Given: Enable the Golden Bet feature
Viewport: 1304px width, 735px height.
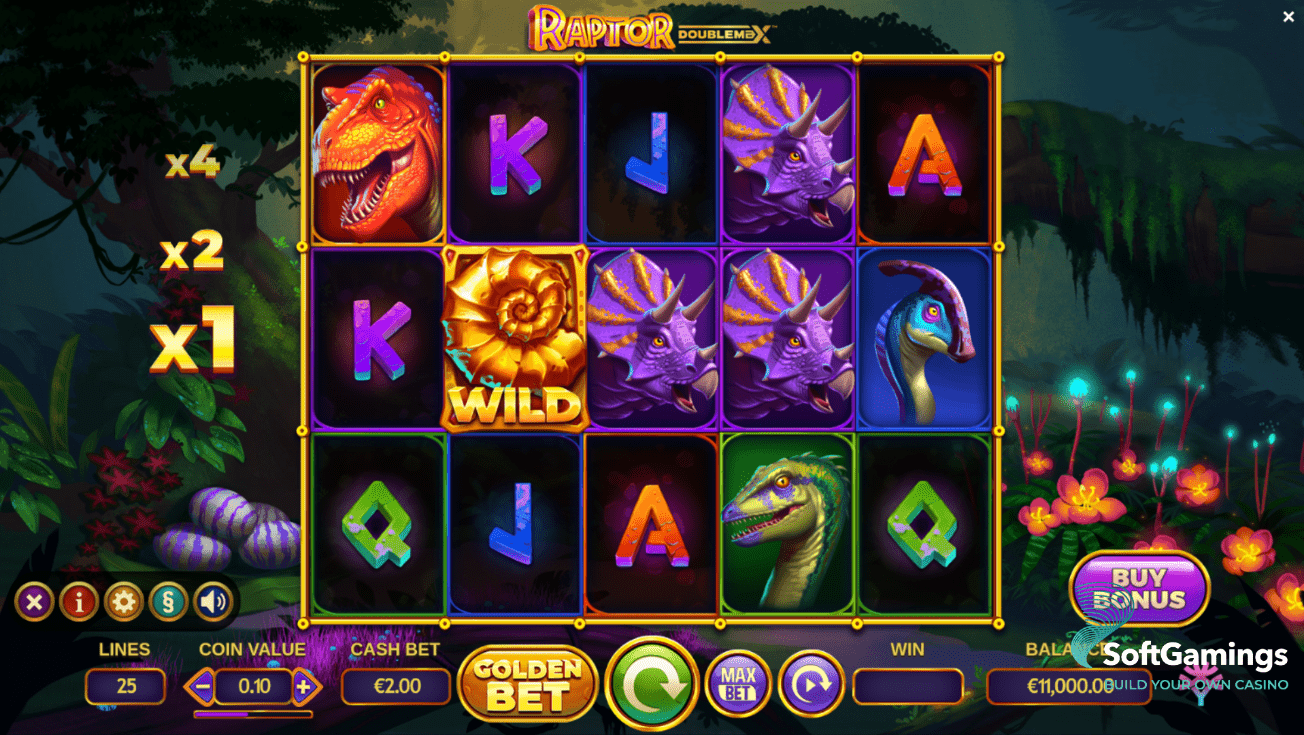Looking at the screenshot, I should (x=528, y=684).
